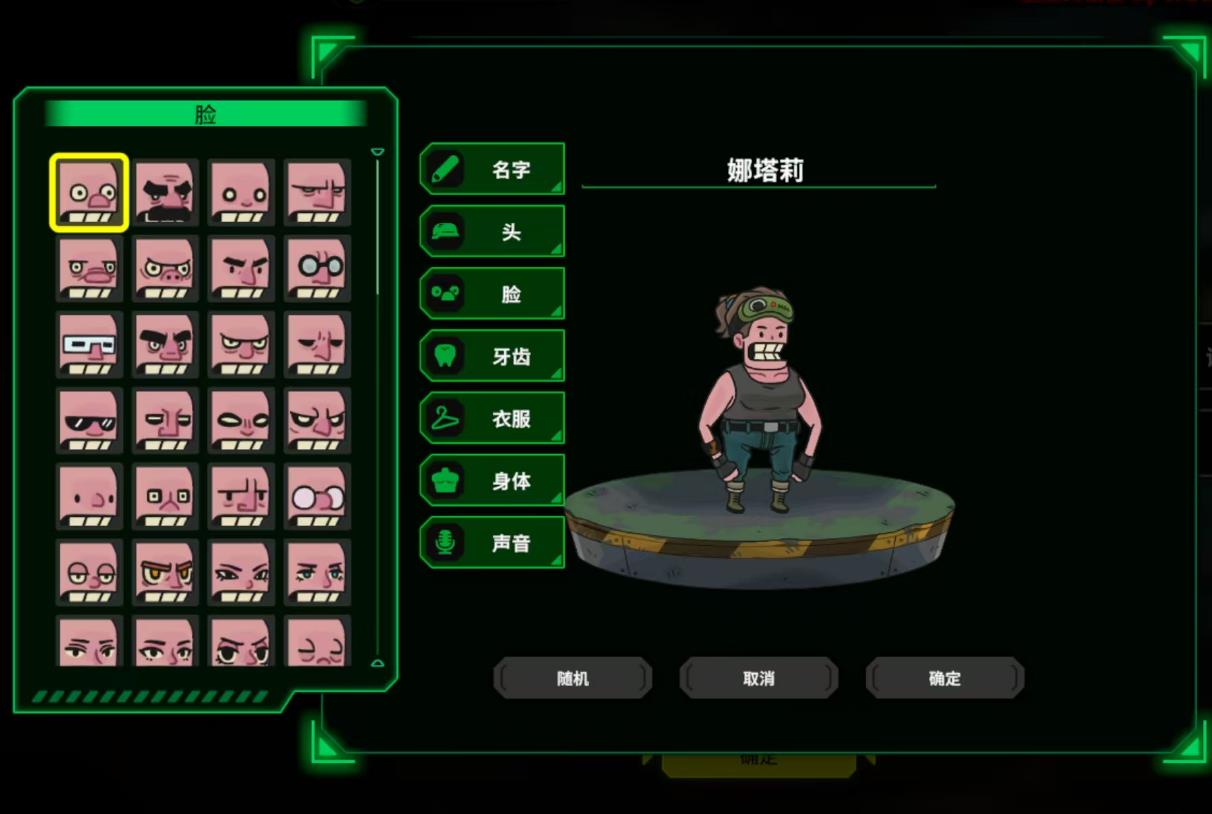Choose the 衣服 (clothes) category
Image resolution: width=1212 pixels, height=814 pixels.
pos(492,418)
